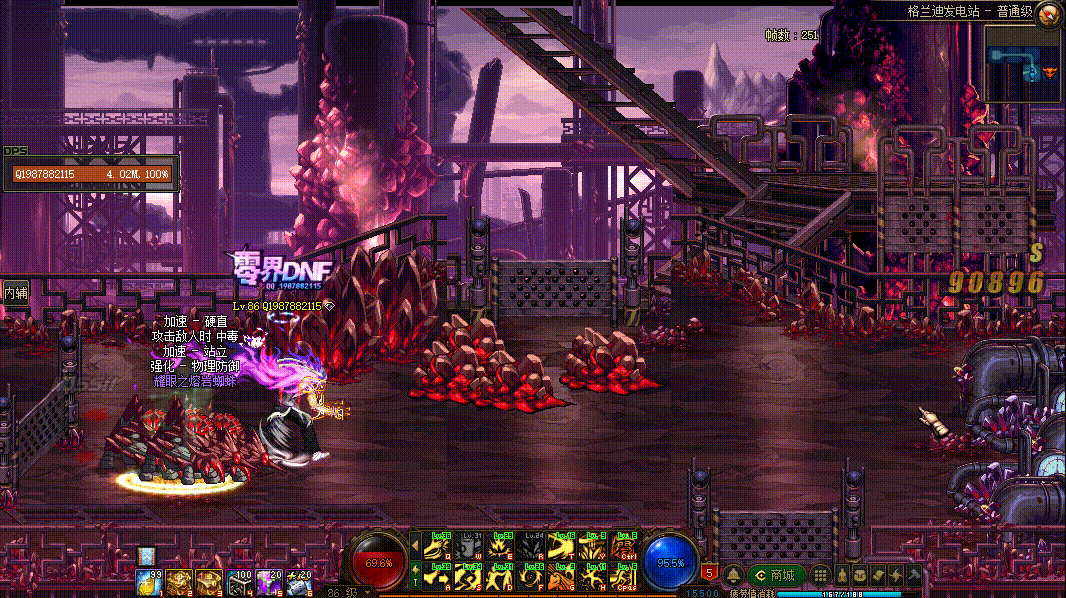Image resolution: width=1066 pixels, height=598 pixels.
Task: Click the hammer icon in menu bar
Action: 913,575
